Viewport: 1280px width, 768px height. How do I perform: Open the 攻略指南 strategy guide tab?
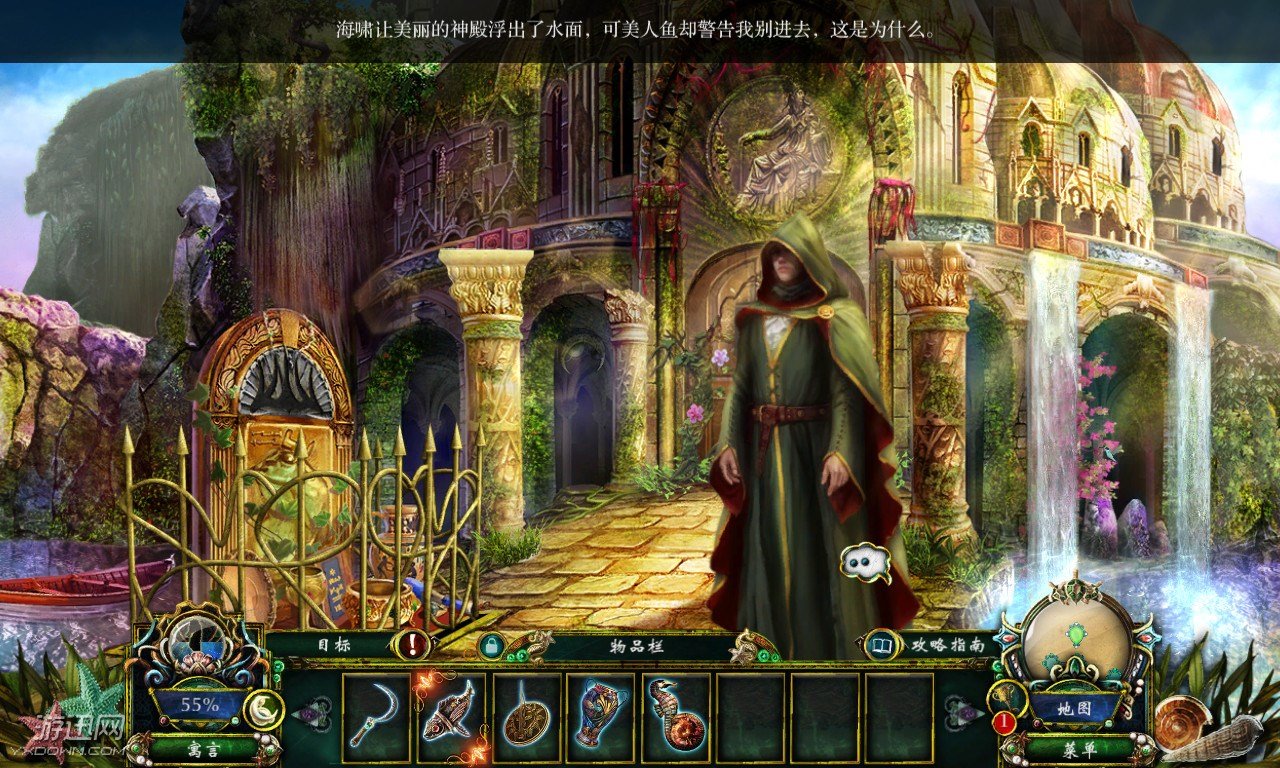[x=945, y=645]
